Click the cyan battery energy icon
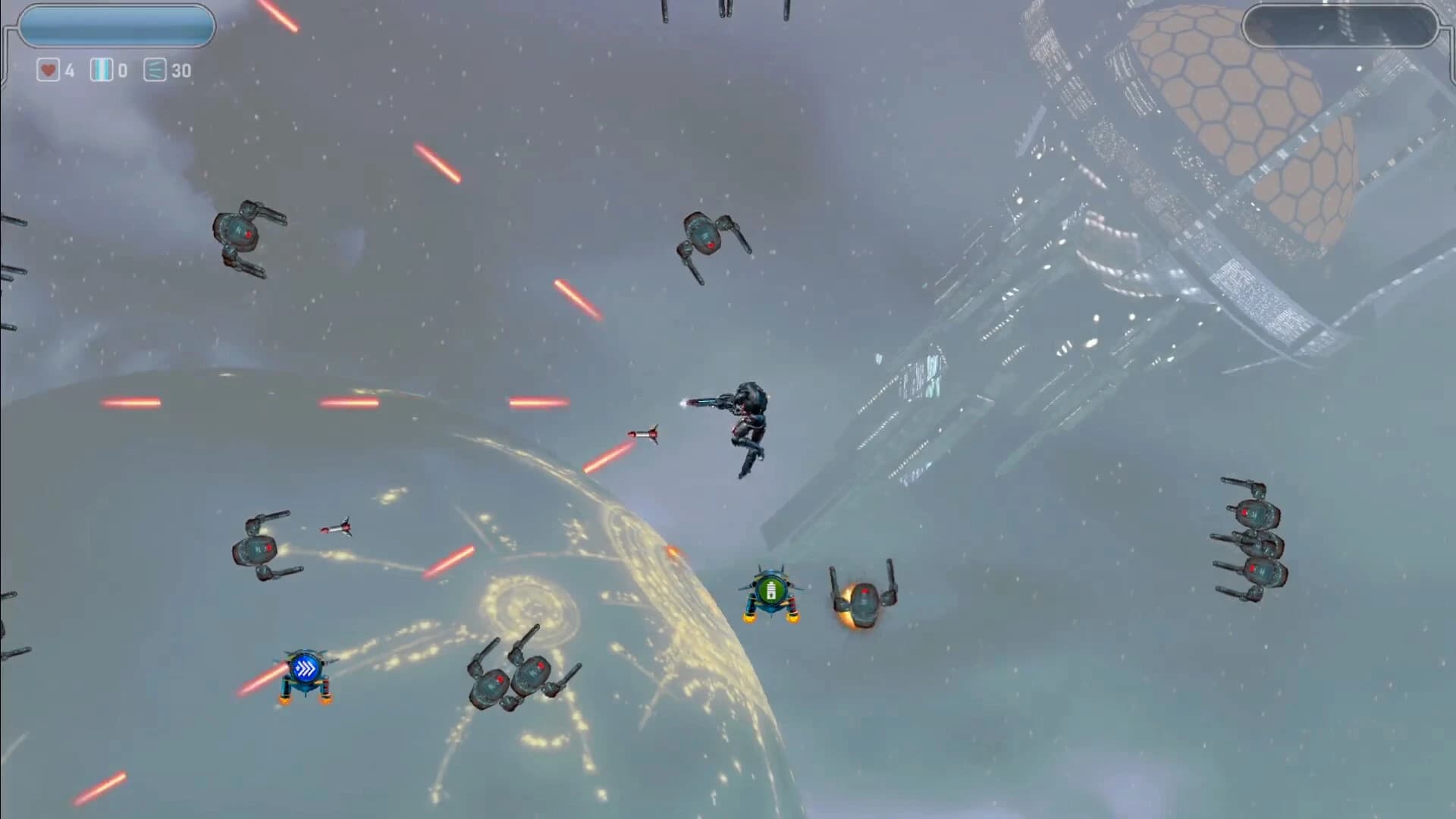This screenshot has height=819, width=1456. [x=101, y=71]
